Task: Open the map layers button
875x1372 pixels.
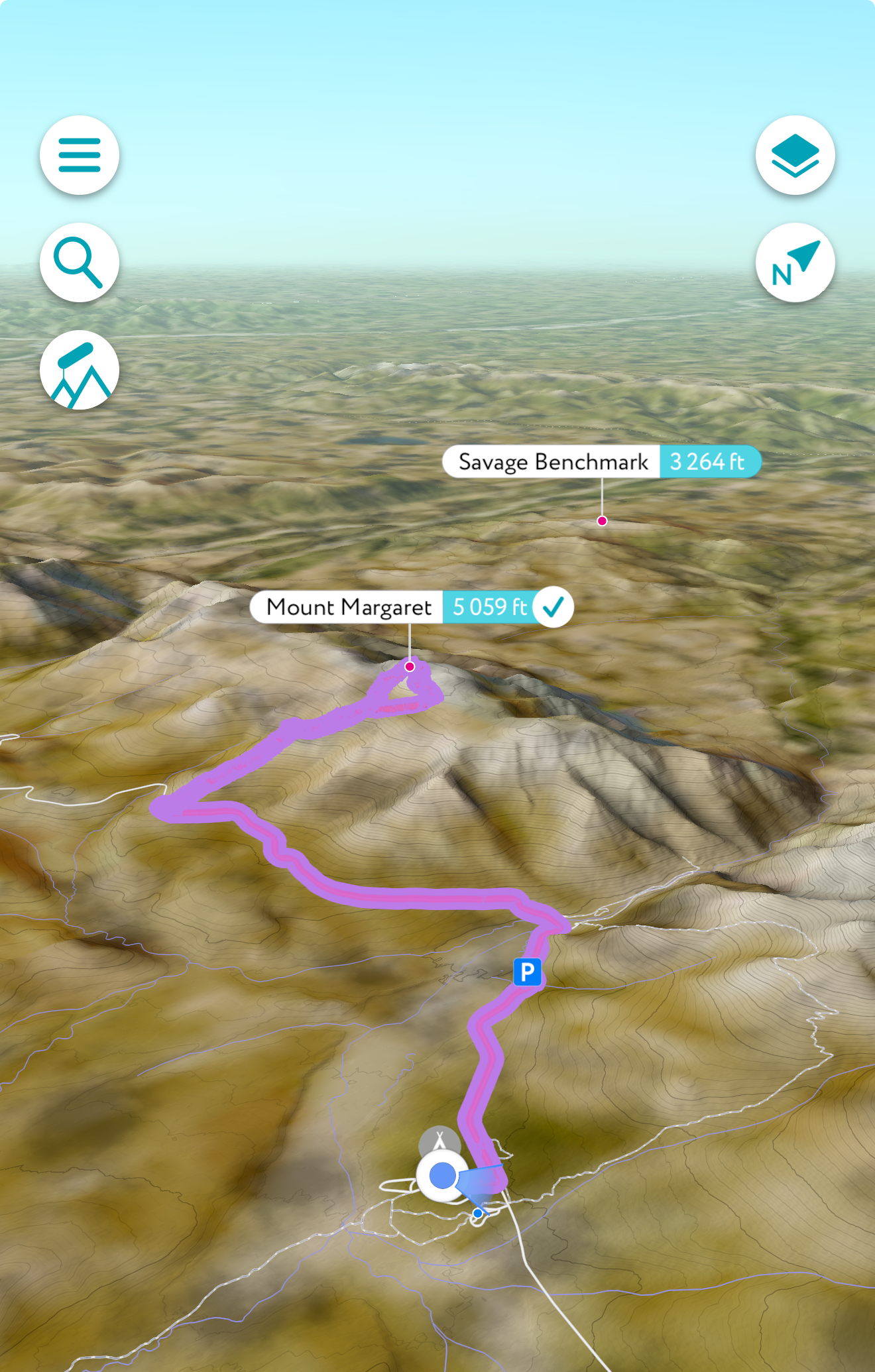Action: [x=795, y=155]
